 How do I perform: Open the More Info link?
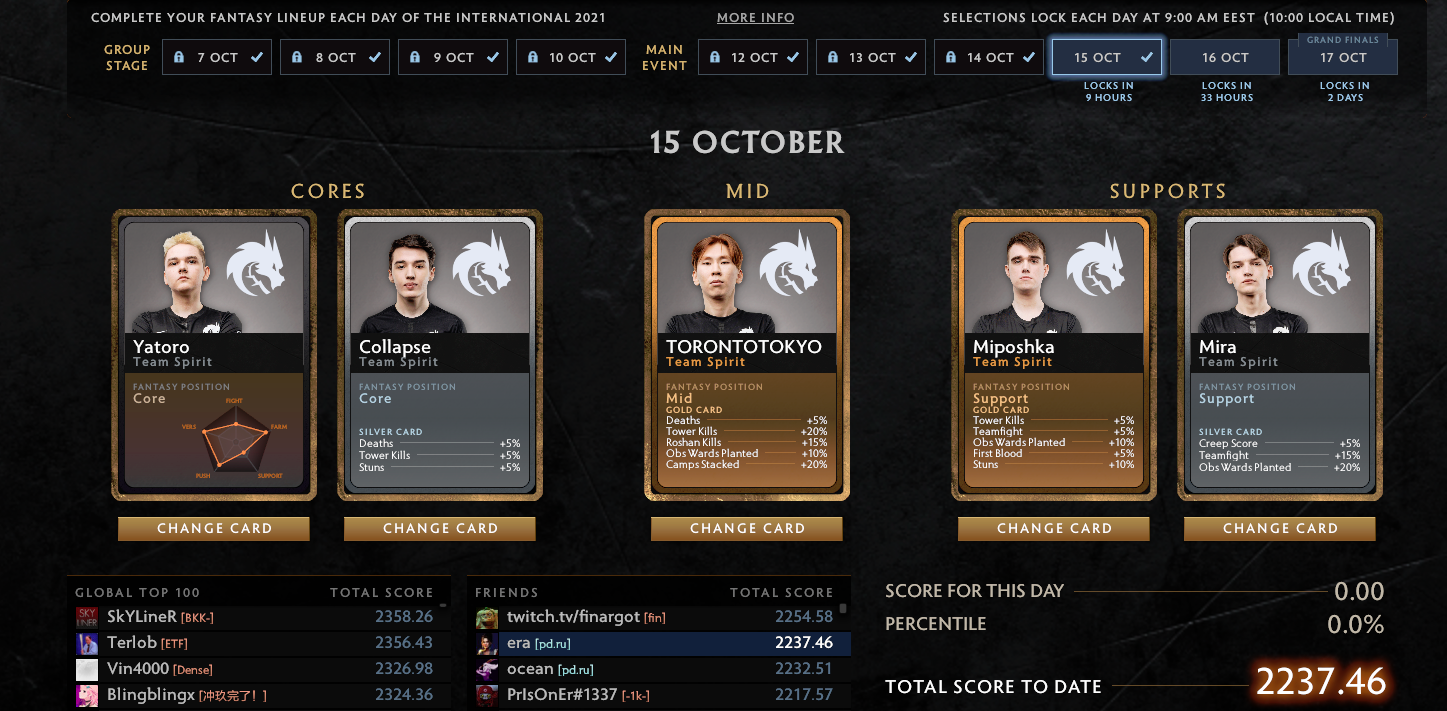[x=755, y=18]
